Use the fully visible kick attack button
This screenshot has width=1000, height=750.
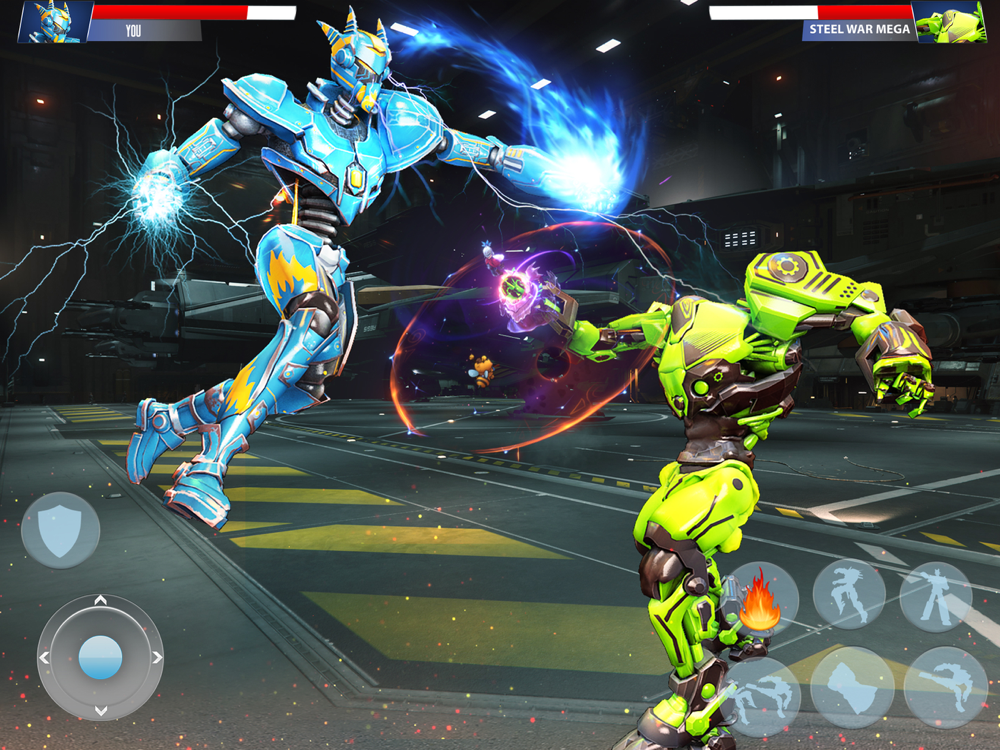point(945,685)
